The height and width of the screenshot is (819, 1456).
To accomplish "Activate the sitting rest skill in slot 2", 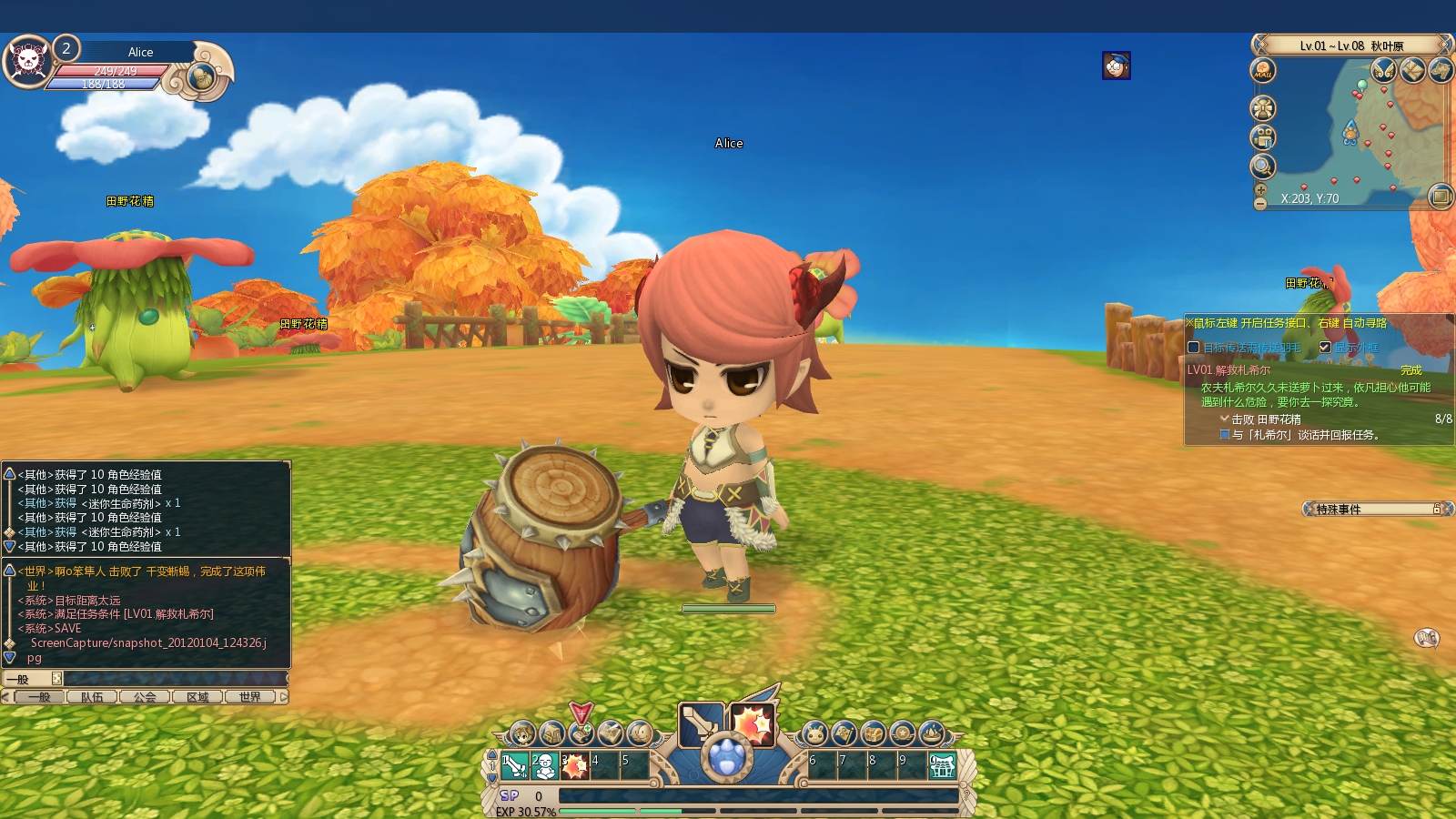I will coord(544,766).
